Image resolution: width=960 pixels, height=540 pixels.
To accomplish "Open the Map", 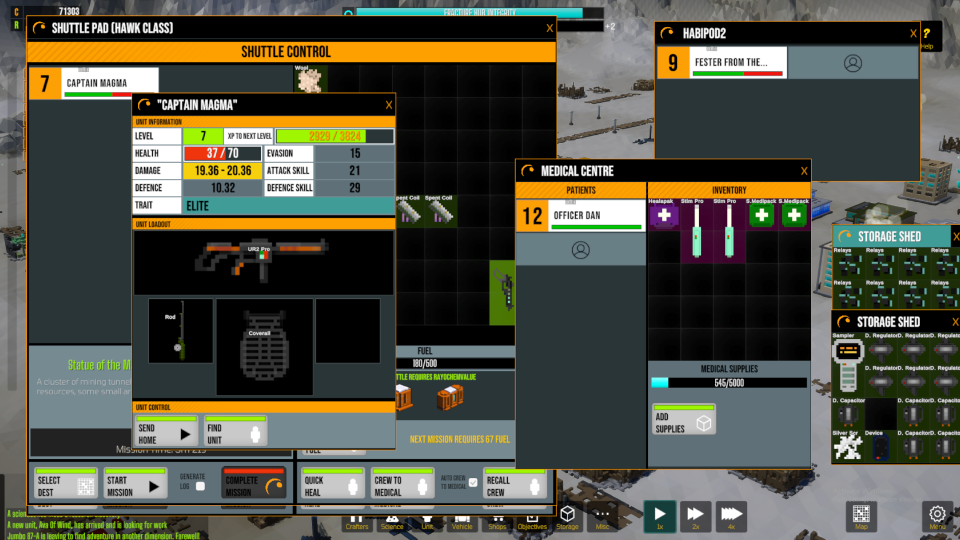I will [861, 515].
